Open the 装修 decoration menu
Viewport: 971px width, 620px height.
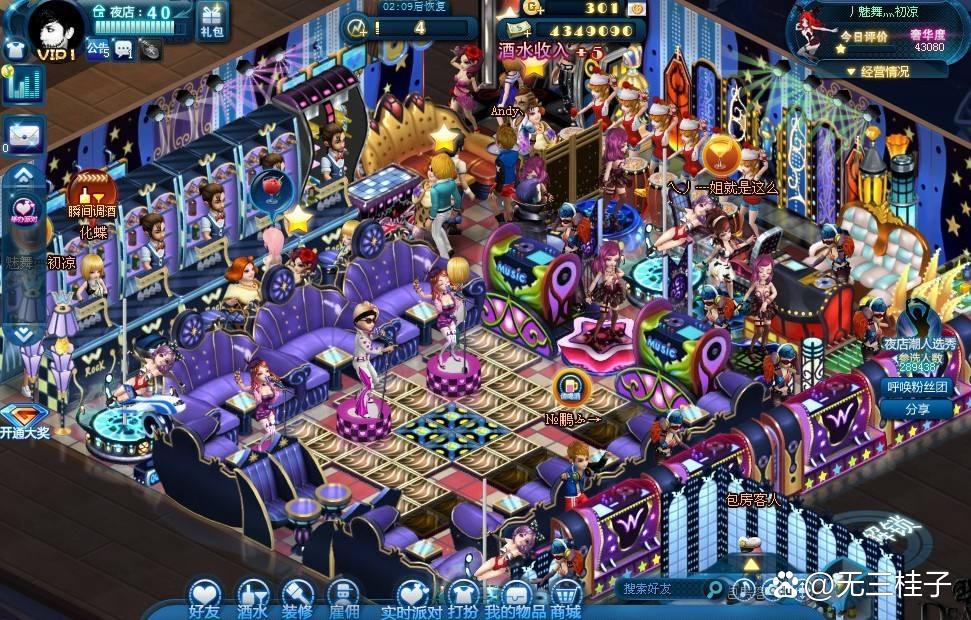coord(298,596)
